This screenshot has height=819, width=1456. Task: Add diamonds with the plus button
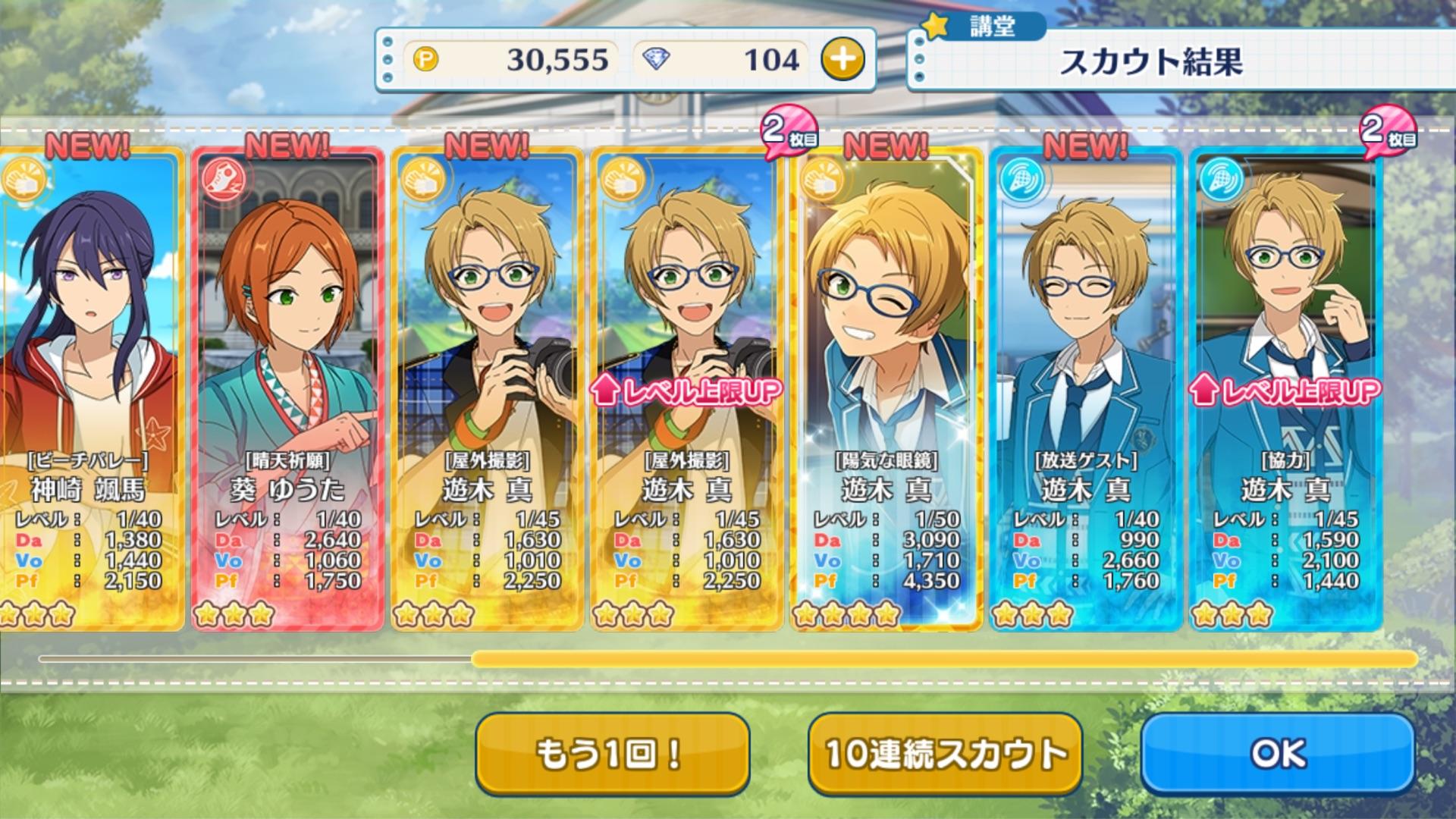click(843, 60)
